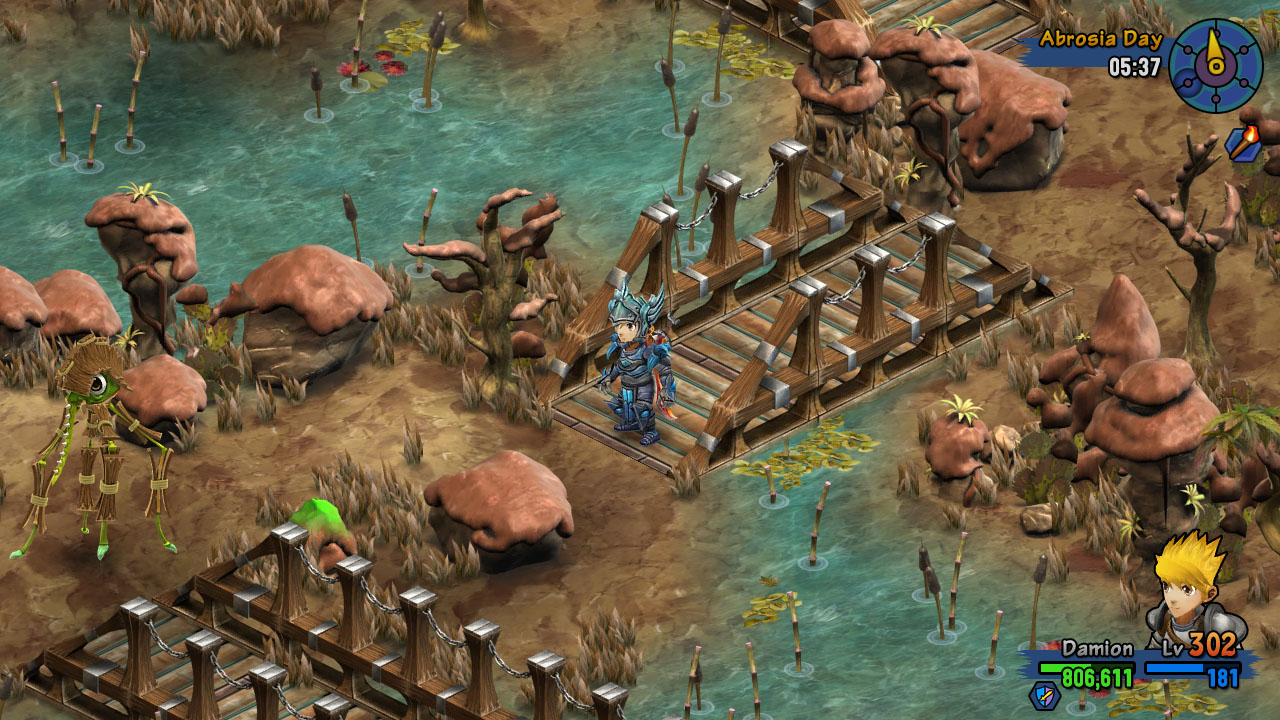Viewport: 1280px width, 720px height.
Task: Click the Damion name label
Action: point(1099,648)
